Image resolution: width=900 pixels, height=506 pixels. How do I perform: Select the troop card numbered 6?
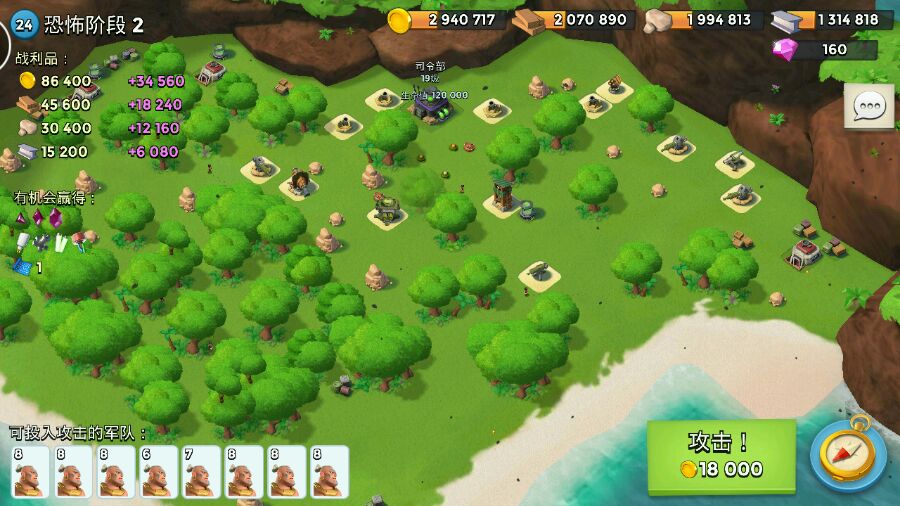click(159, 471)
